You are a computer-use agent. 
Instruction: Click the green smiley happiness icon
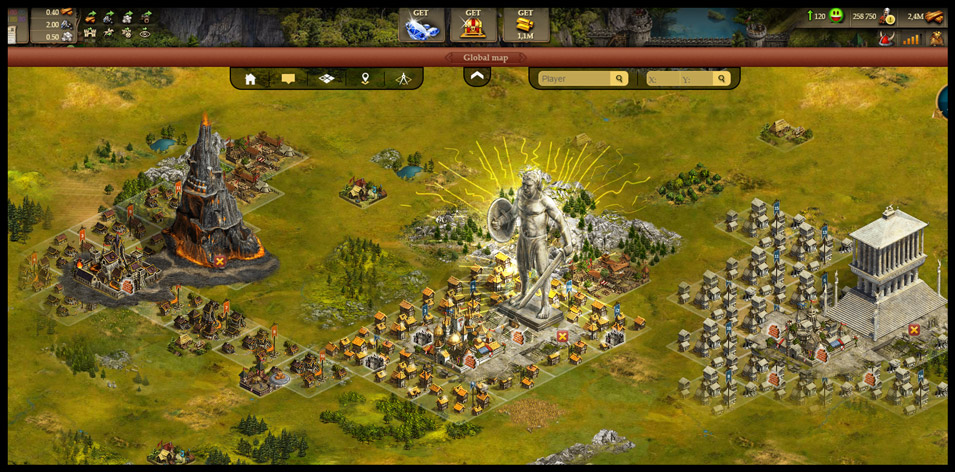click(836, 16)
